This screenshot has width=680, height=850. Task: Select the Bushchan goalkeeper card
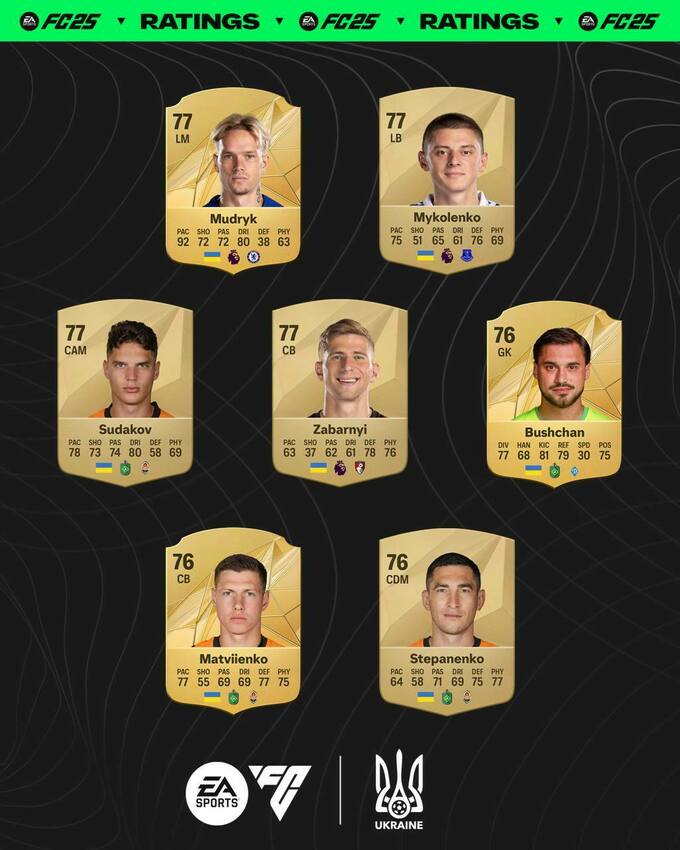(x=554, y=392)
